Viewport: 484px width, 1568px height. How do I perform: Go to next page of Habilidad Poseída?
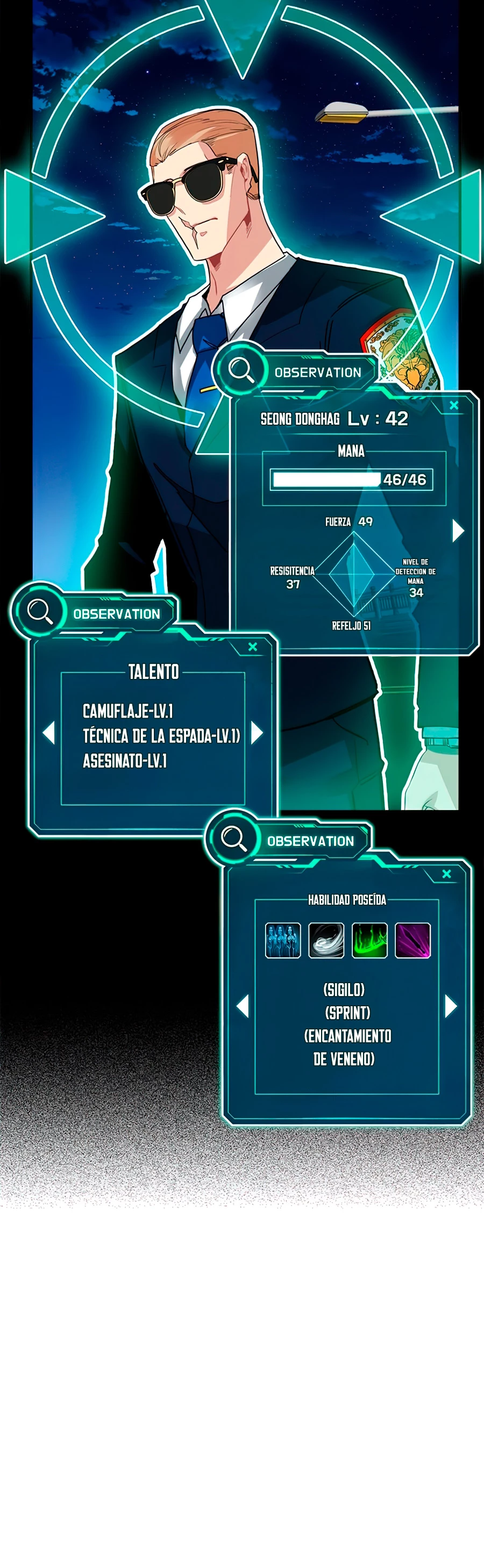tap(451, 1006)
